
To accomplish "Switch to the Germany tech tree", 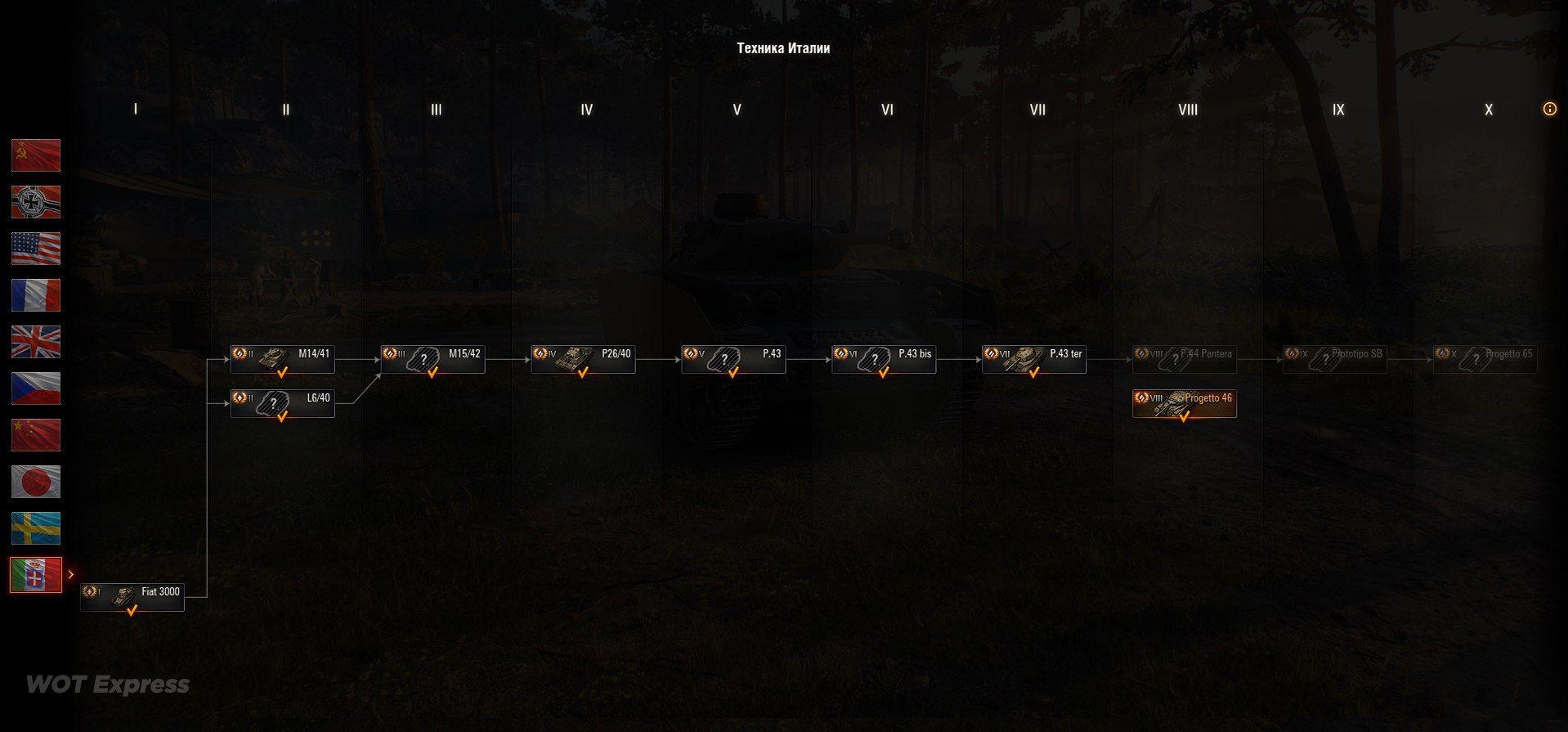I will (36, 202).
